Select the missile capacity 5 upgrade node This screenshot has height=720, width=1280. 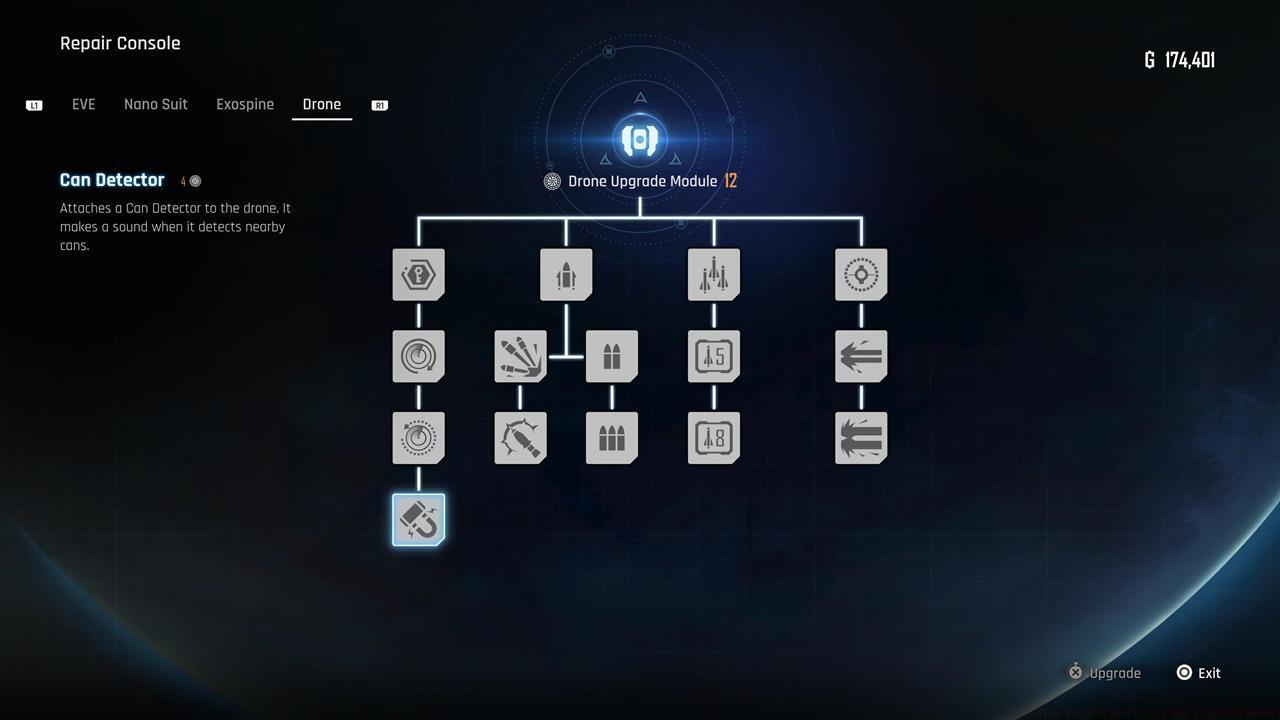click(x=713, y=356)
